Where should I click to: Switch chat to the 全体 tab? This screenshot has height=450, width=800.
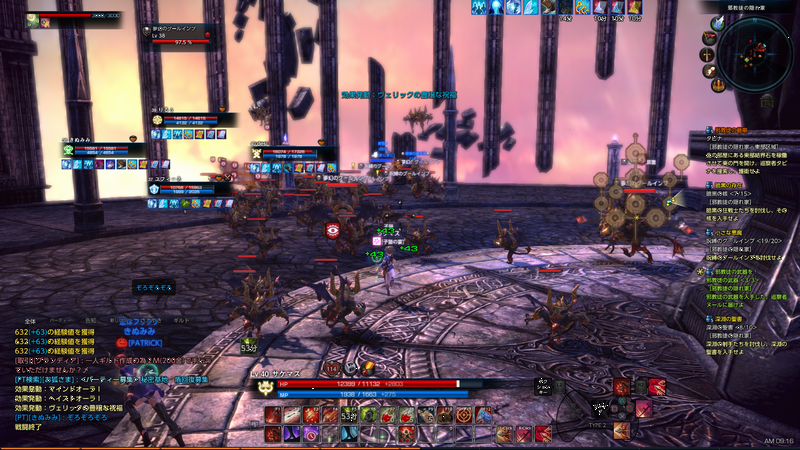[31, 319]
